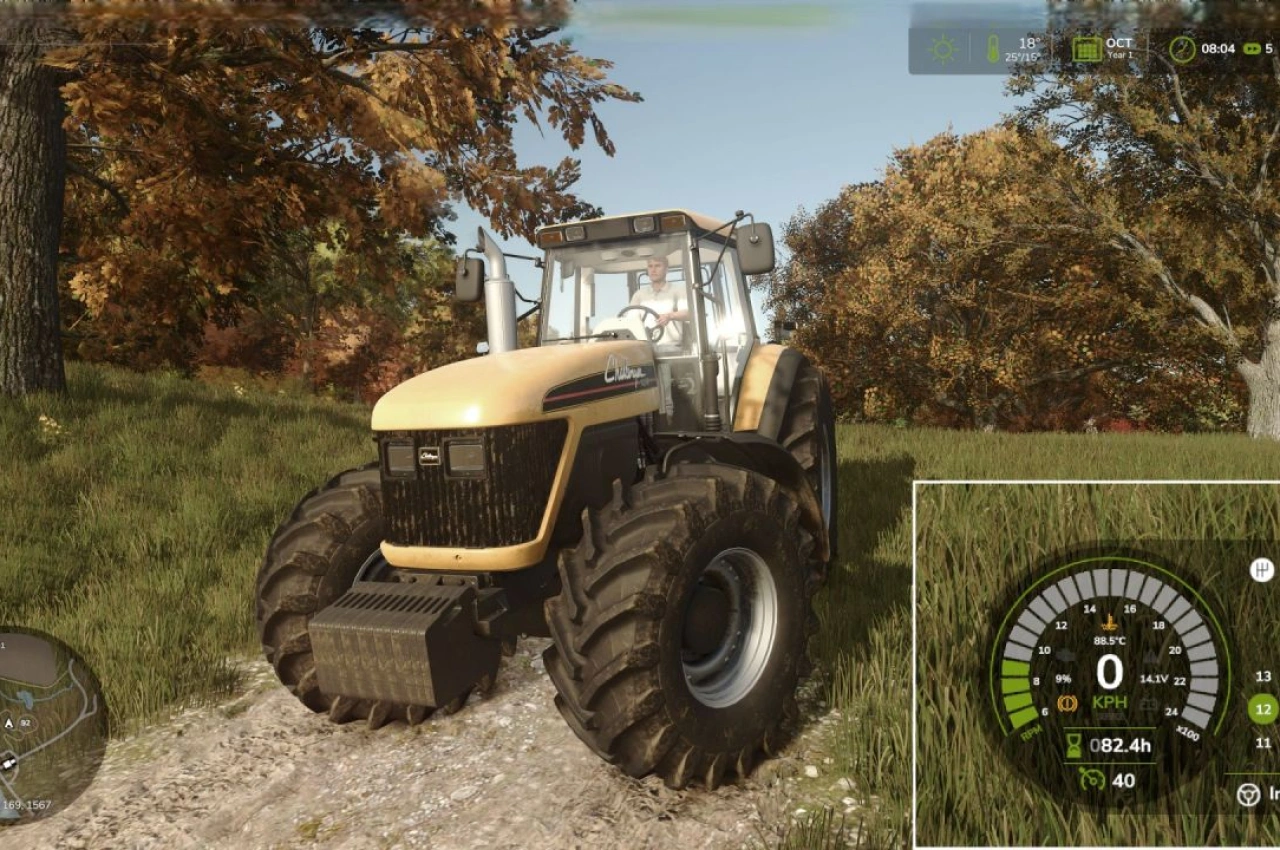The width and height of the screenshot is (1280, 850).
Task: Open the OCT calendar icon
Action: (x=1087, y=49)
